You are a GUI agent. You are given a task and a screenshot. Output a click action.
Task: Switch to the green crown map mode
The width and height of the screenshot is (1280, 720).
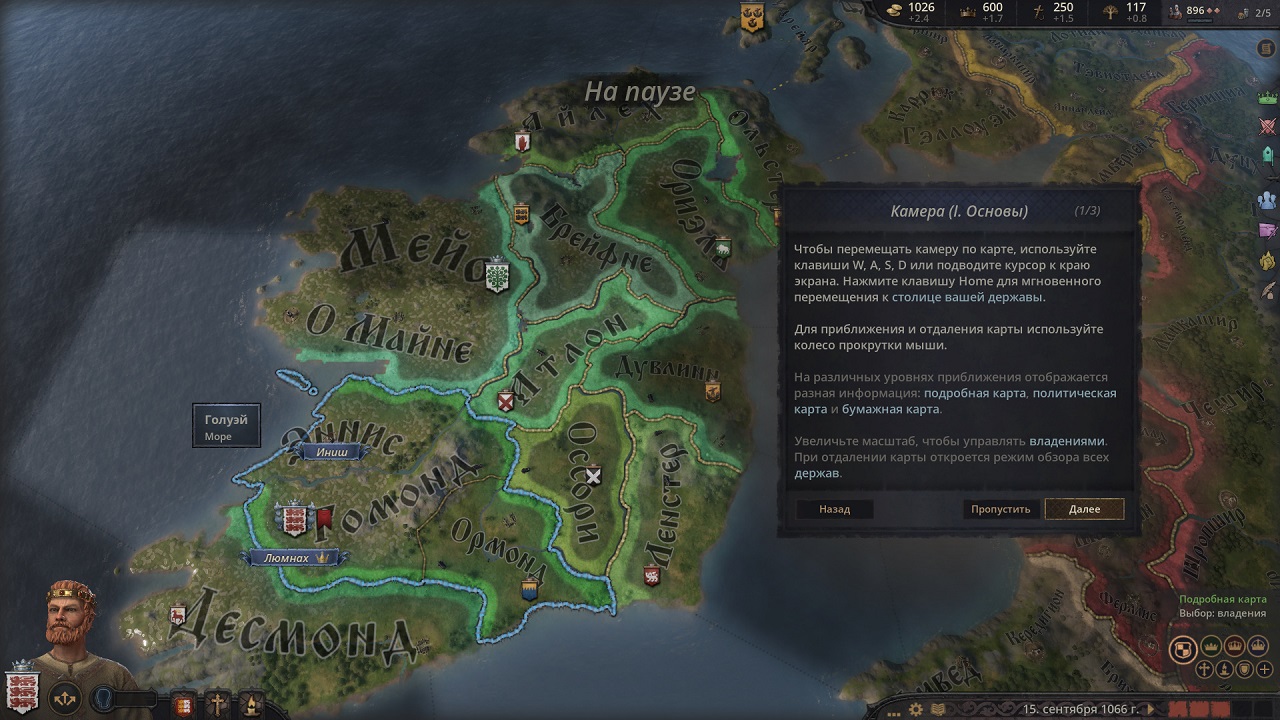1211,646
